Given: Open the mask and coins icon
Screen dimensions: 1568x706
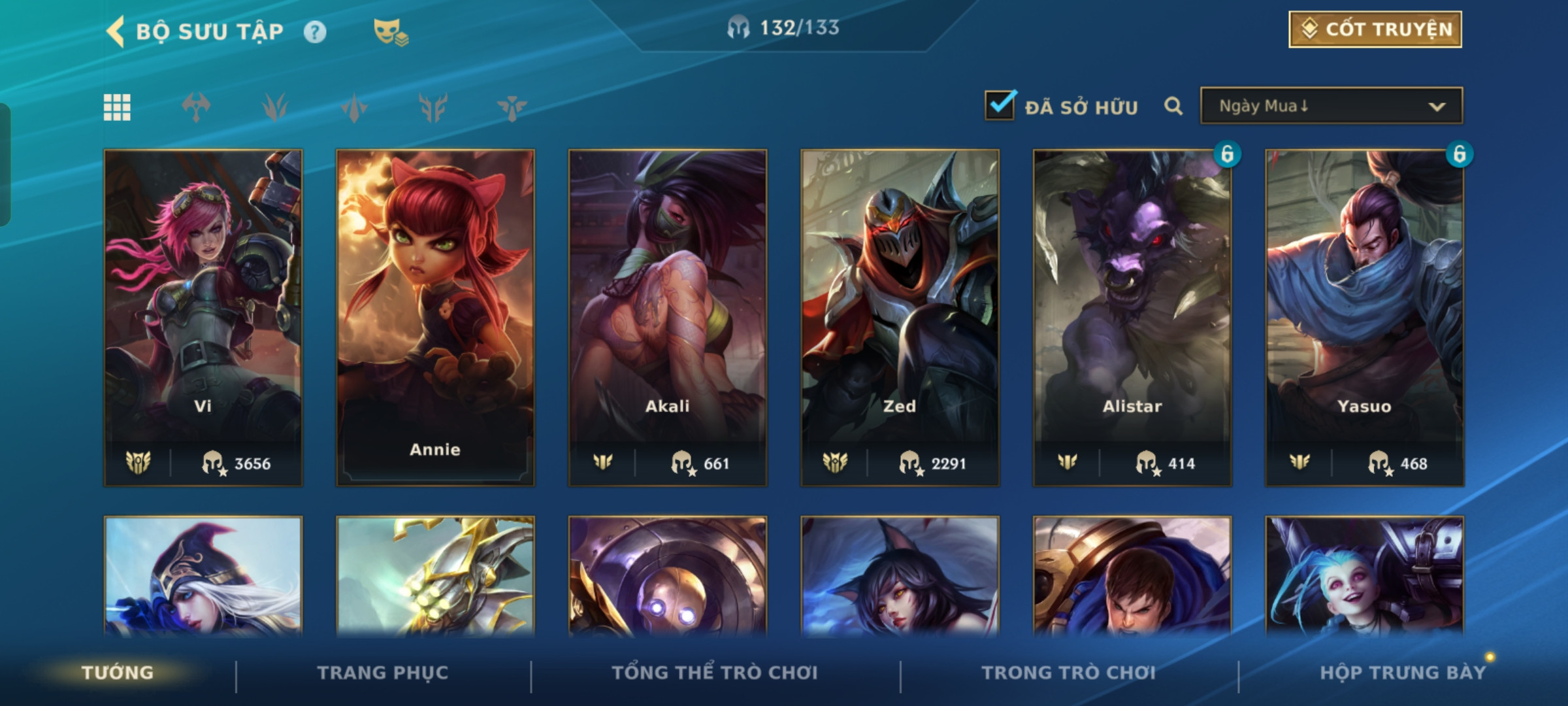Looking at the screenshot, I should [x=390, y=32].
